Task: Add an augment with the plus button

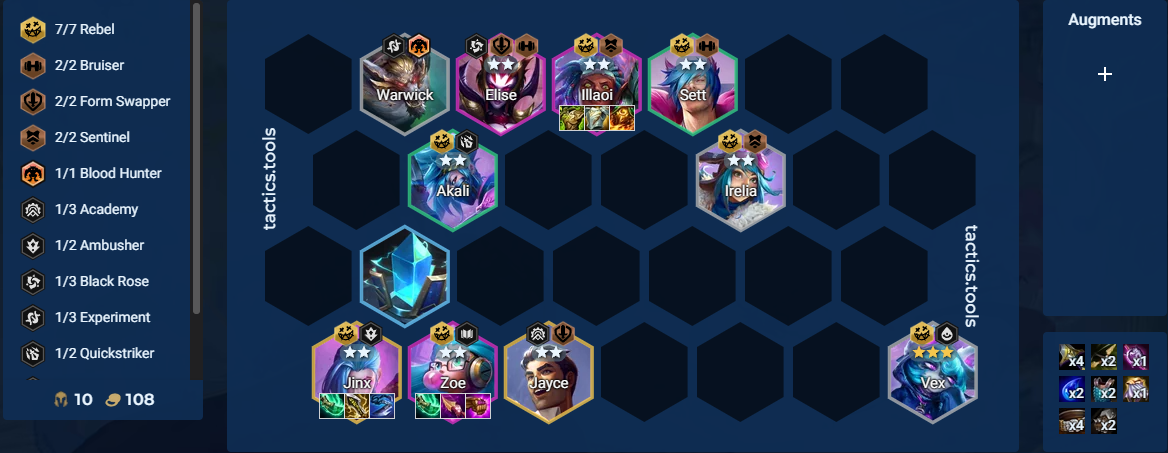Action: pyautogui.click(x=1104, y=74)
